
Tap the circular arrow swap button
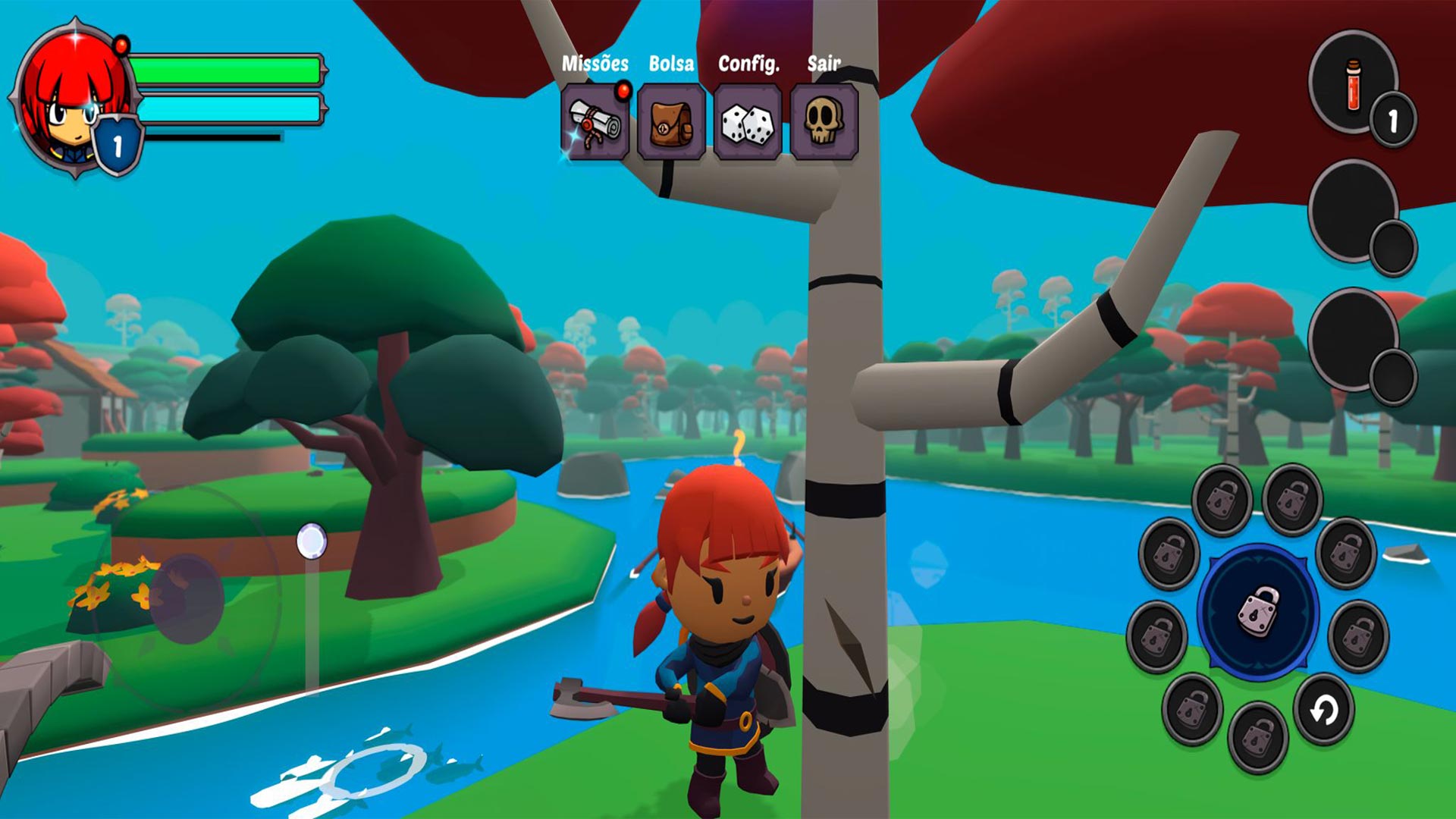(x=1324, y=711)
